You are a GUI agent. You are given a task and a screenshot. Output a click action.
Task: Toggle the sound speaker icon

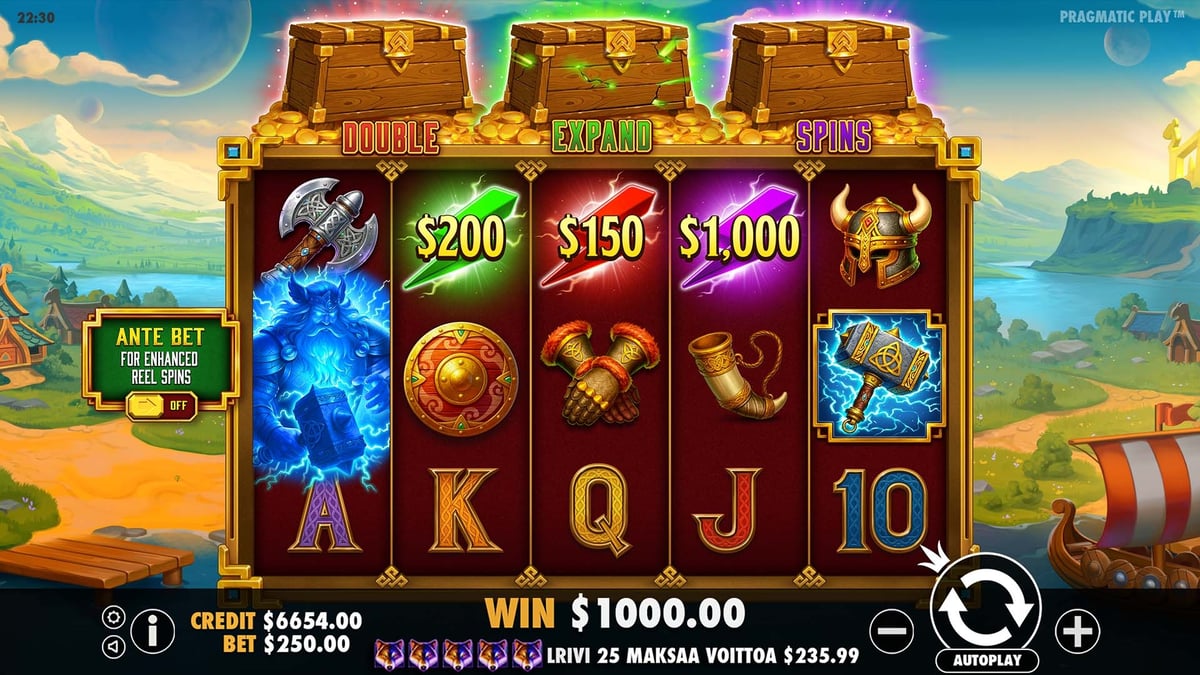tap(113, 646)
